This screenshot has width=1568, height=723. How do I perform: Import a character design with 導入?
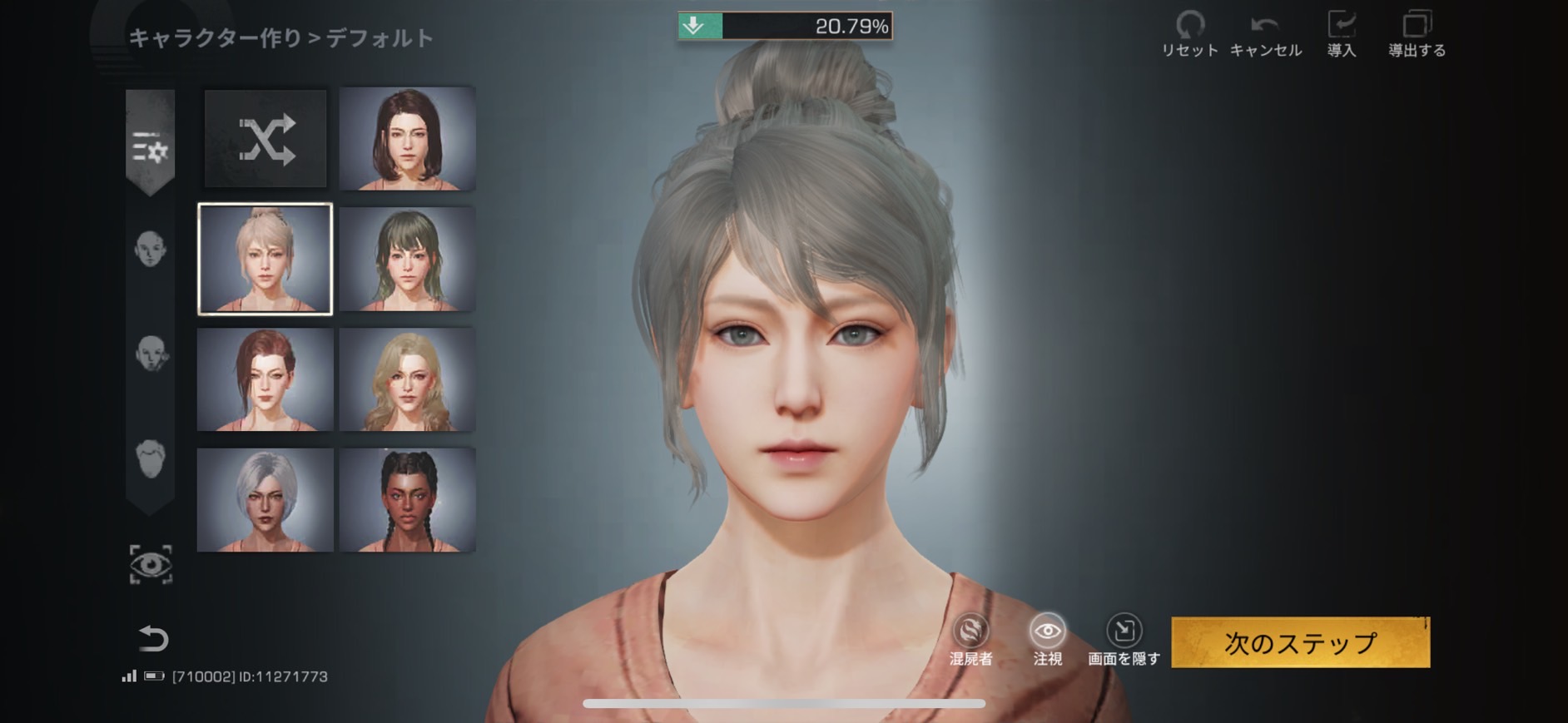coord(1341,34)
